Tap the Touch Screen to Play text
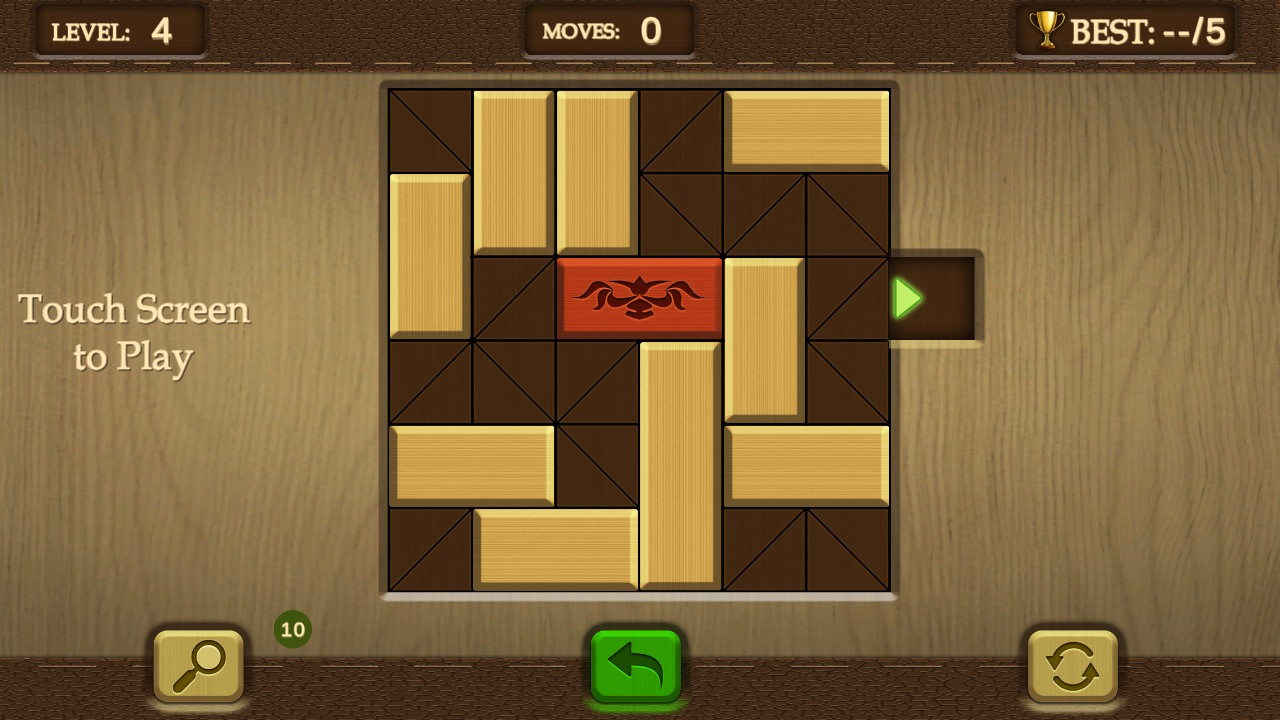The height and width of the screenshot is (720, 1280). click(x=134, y=332)
